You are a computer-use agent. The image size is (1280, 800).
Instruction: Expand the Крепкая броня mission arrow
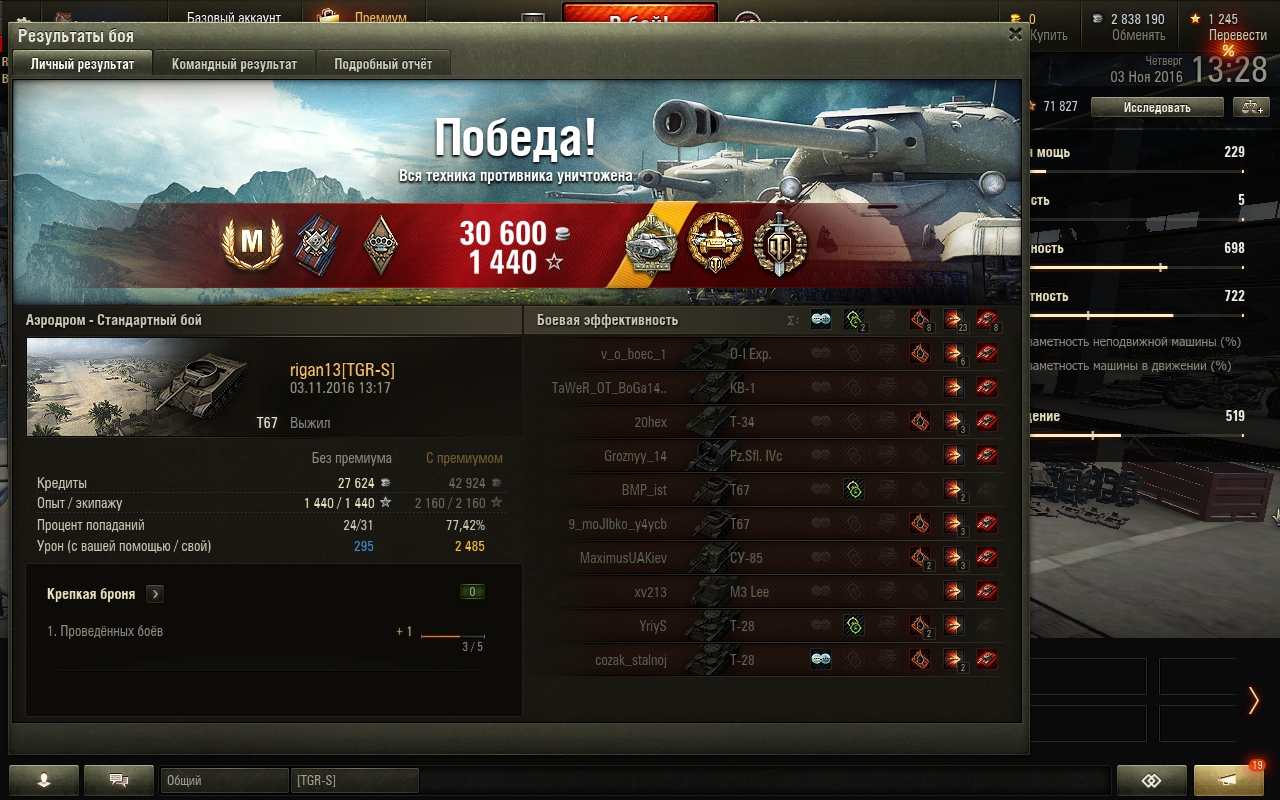click(x=155, y=594)
